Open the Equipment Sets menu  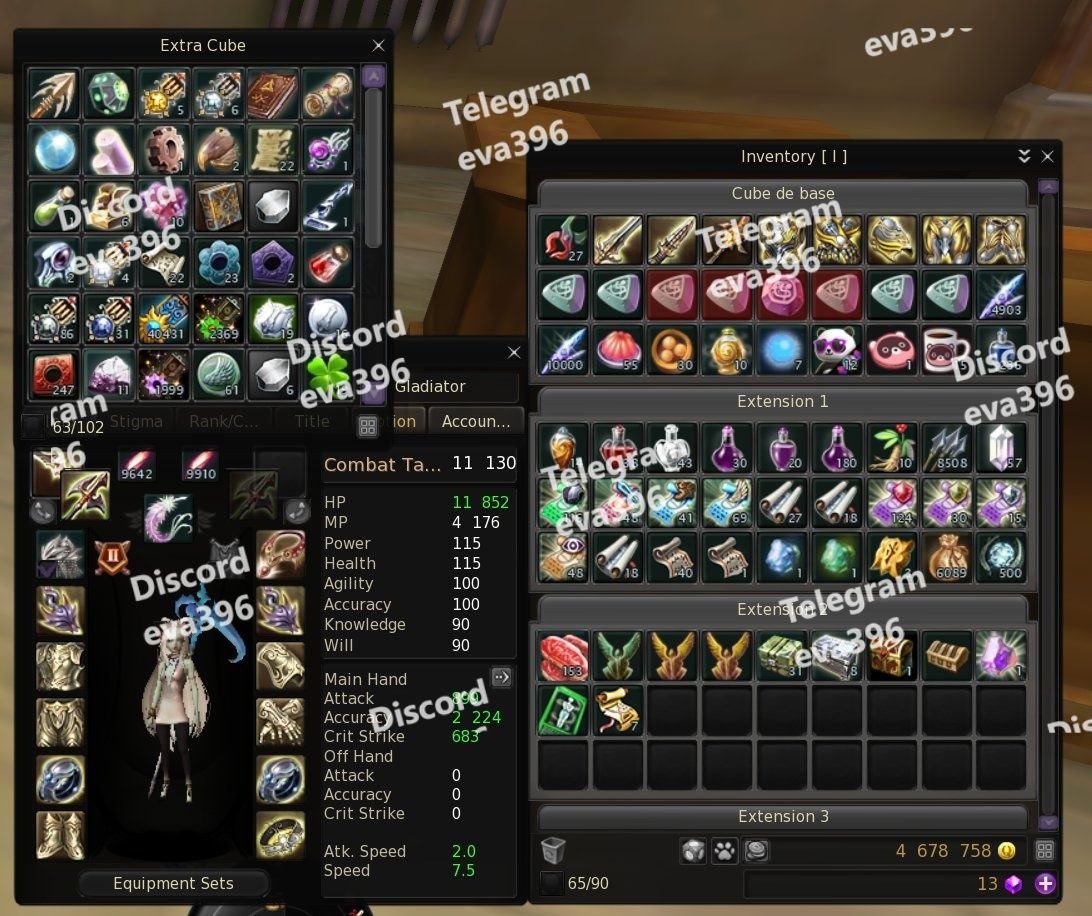173,884
